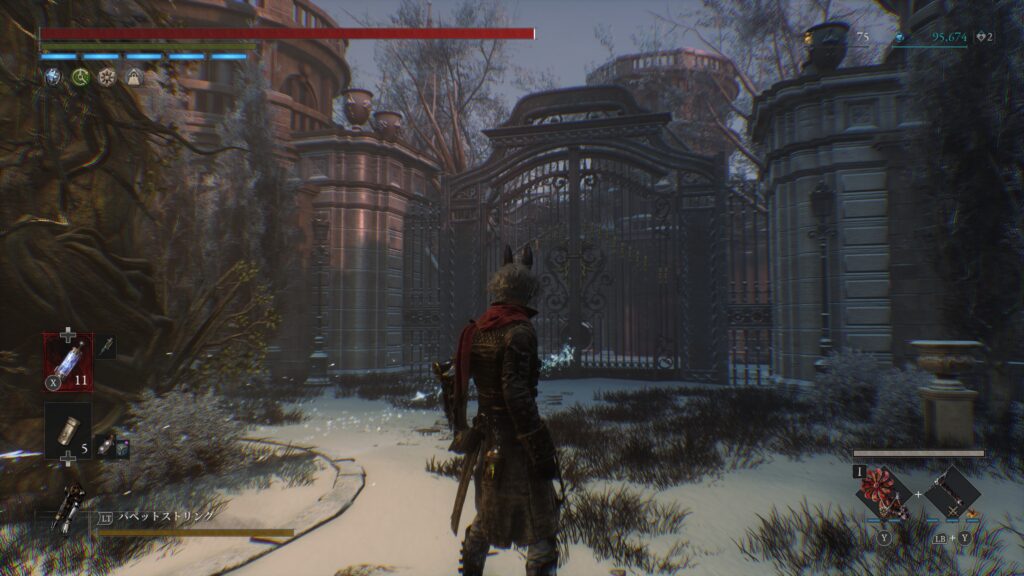Click the weight status buff icon

pyautogui.click(x=134, y=77)
